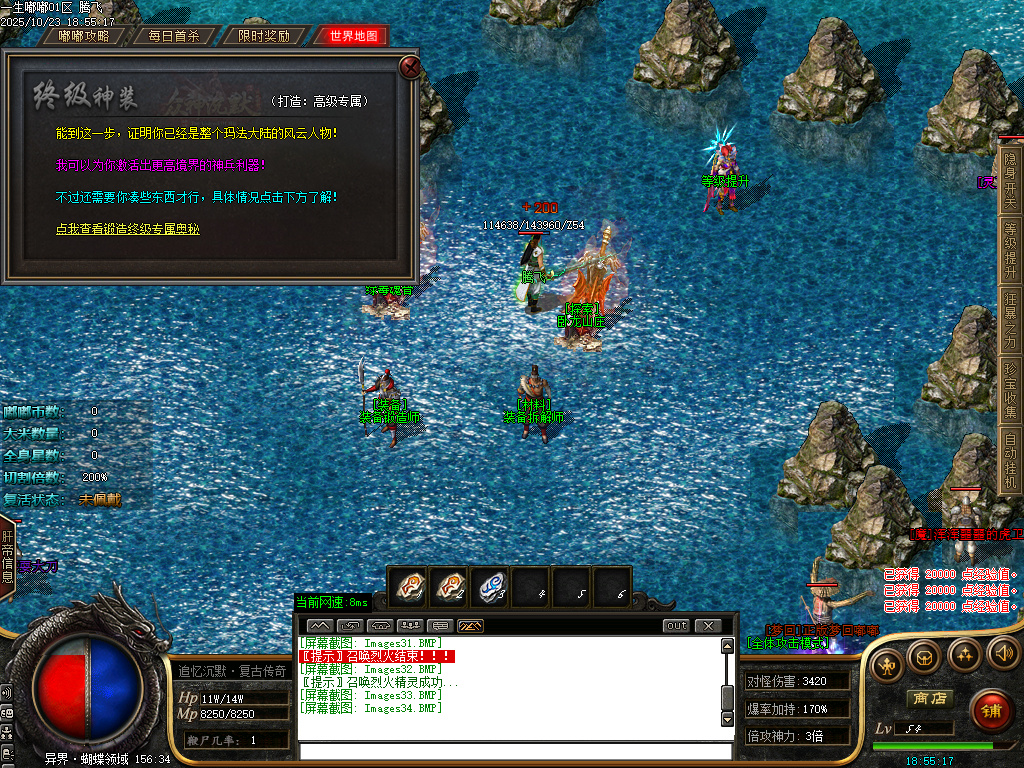Image resolution: width=1024 pixels, height=768 pixels.
Task: Open the 限时奖励 timed rewards tab
Action: point(264,36)
